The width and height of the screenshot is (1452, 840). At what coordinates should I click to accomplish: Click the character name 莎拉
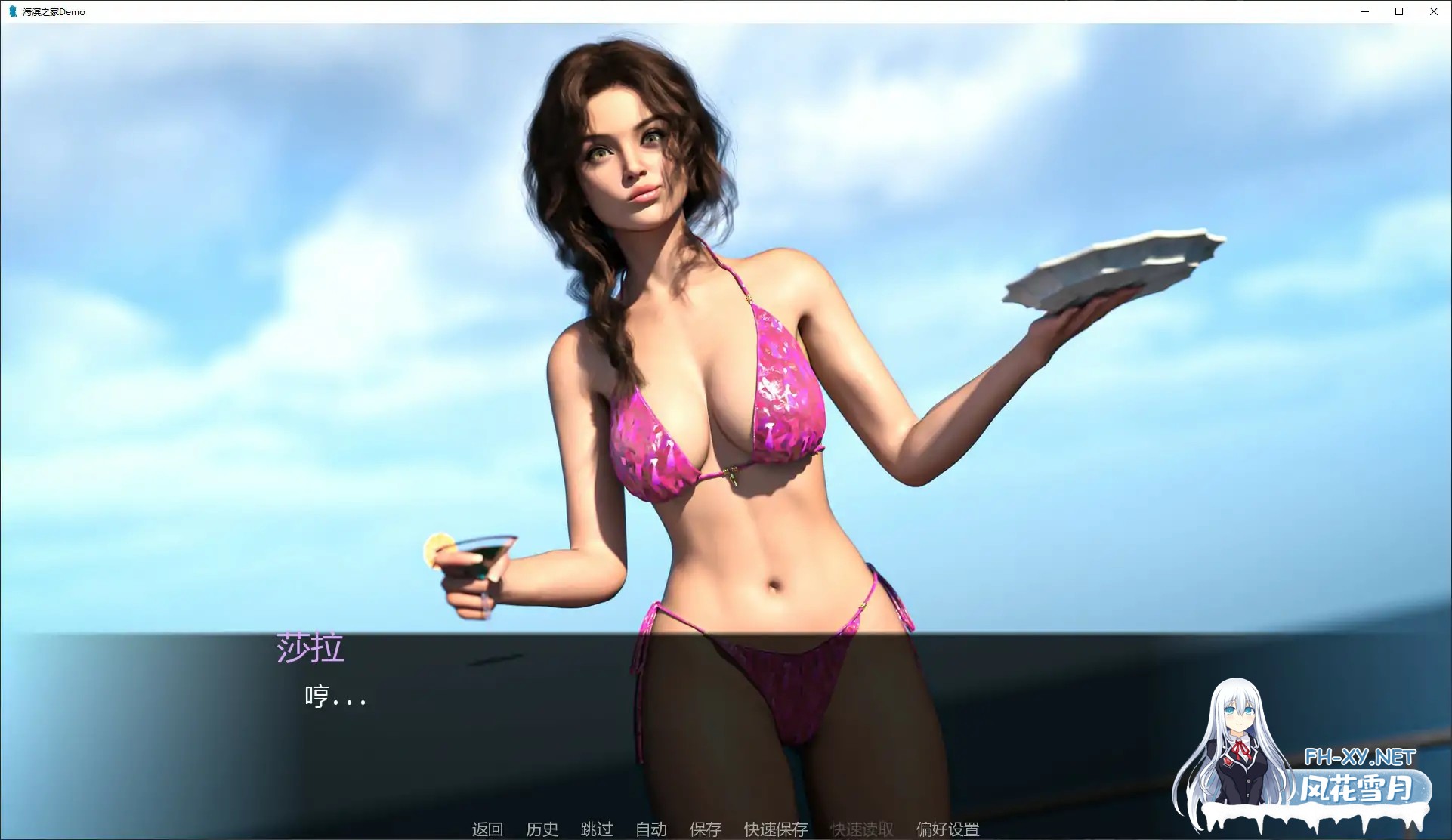(x=311, y=648)
